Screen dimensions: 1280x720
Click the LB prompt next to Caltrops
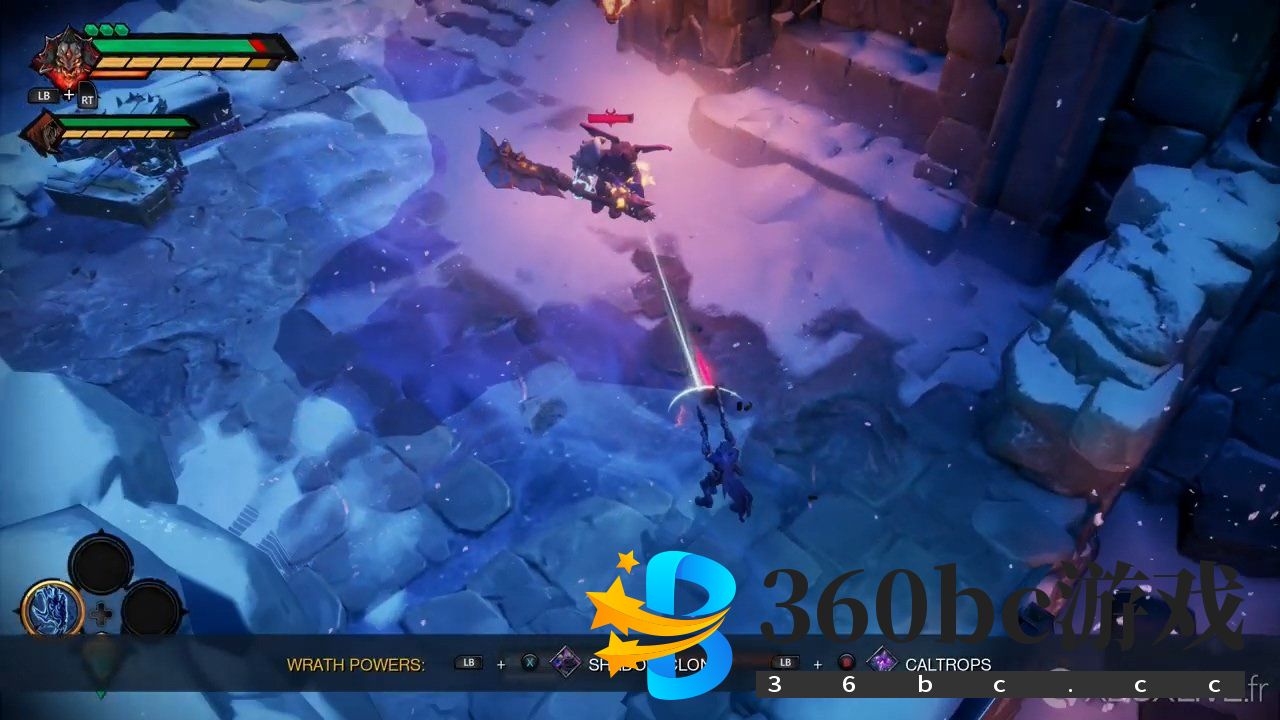(785, 662)
